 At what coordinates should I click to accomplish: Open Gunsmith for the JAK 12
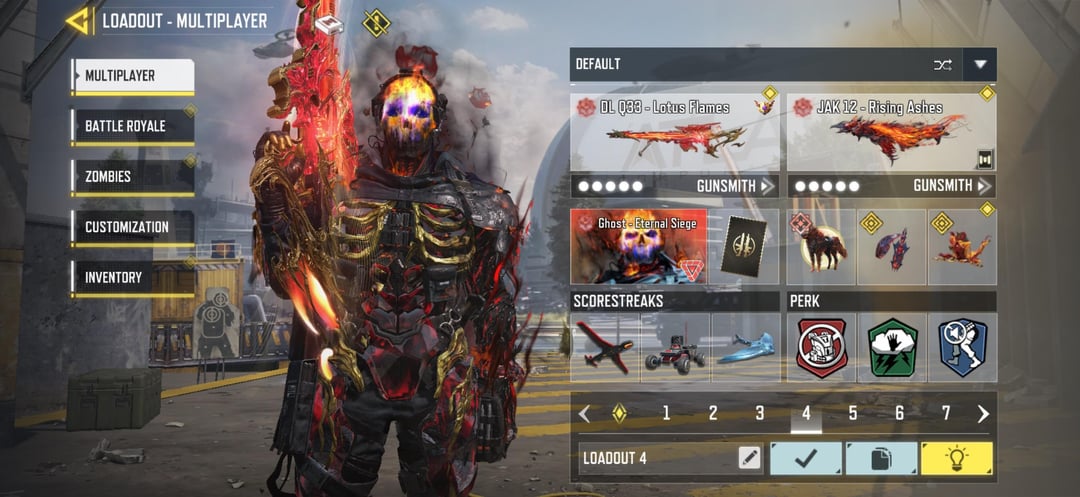click(952, 186)
